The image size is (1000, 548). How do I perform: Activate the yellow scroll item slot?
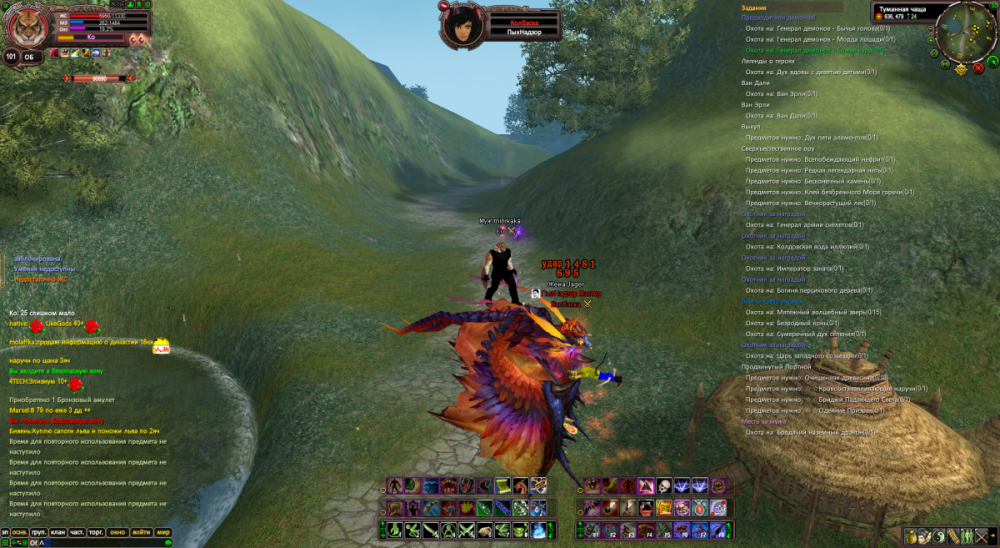[x=503, y=485]
